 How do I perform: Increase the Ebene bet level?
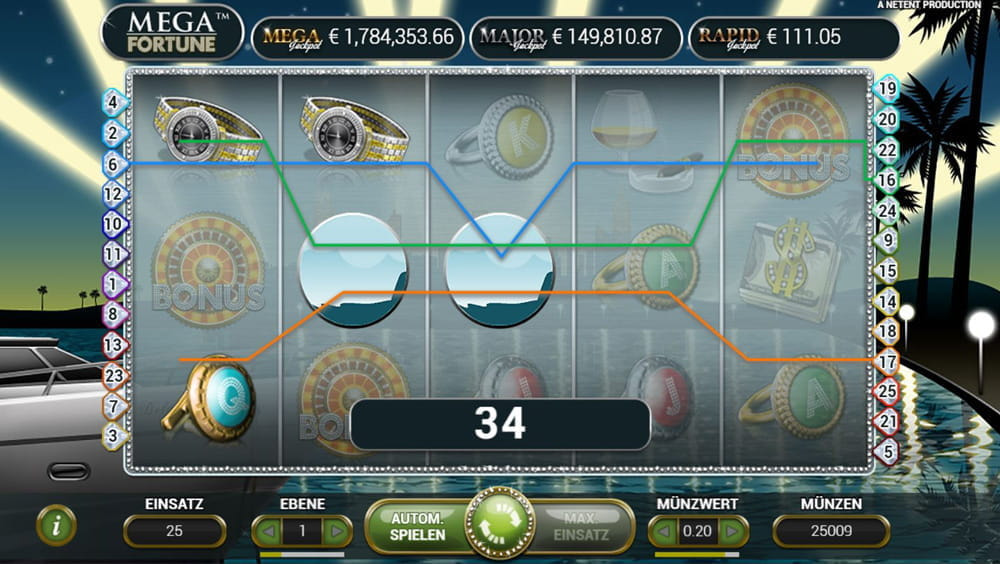click(339, 531)
